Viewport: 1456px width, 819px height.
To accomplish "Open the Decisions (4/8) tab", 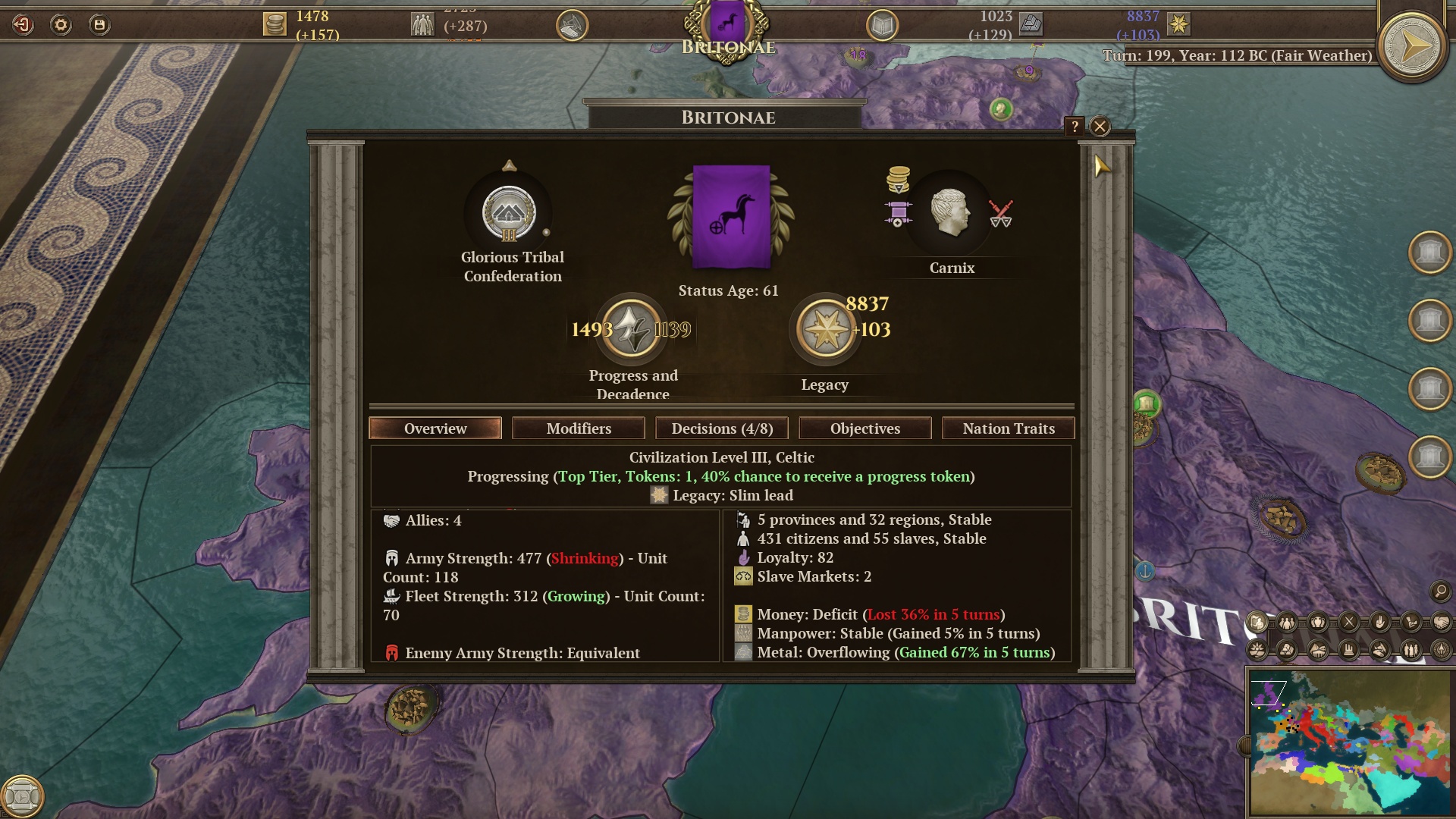I will [x=722, y=428].
